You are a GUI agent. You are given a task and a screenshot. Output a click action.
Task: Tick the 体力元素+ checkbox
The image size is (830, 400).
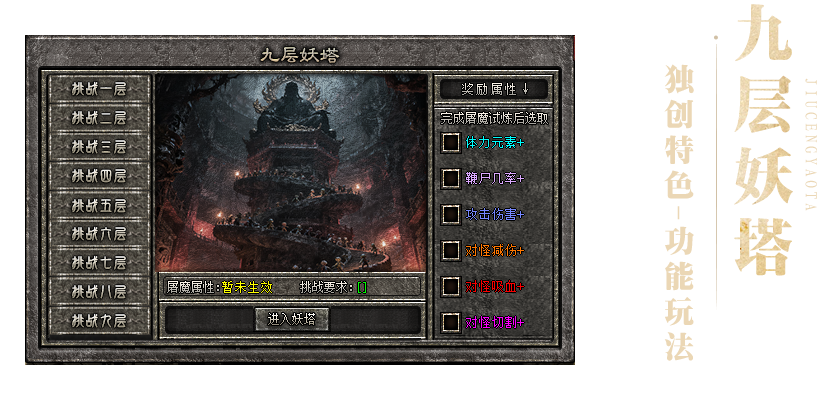[x=452, y=143]
